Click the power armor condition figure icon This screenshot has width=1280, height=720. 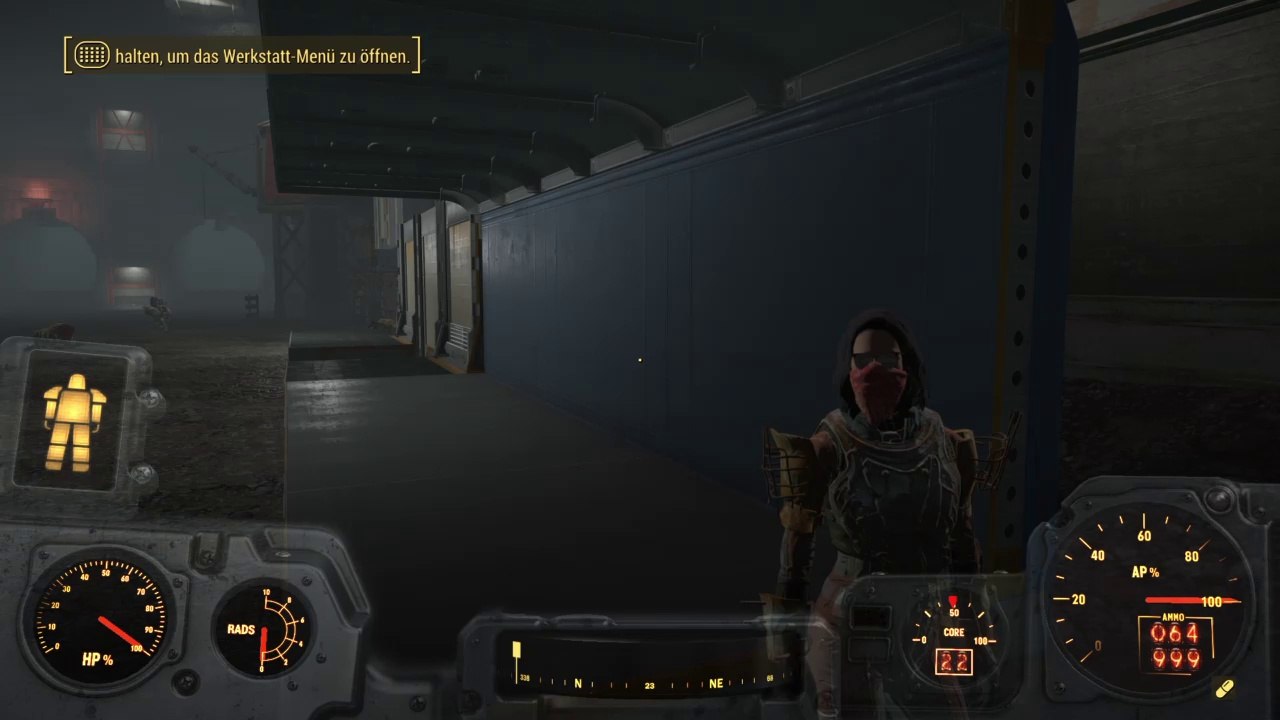click(75, 422)
